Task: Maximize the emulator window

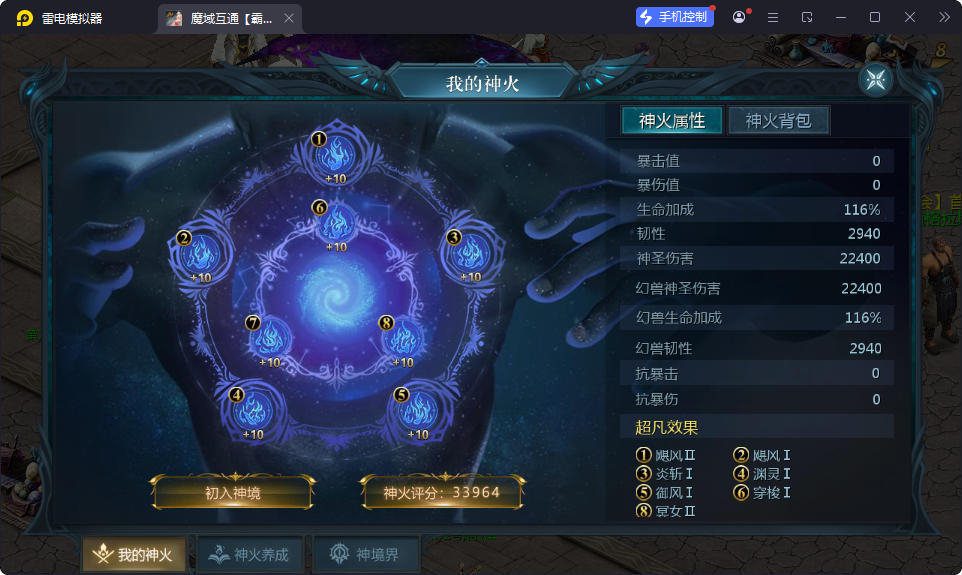Action: pyautogui.click(x=874, y=17)
